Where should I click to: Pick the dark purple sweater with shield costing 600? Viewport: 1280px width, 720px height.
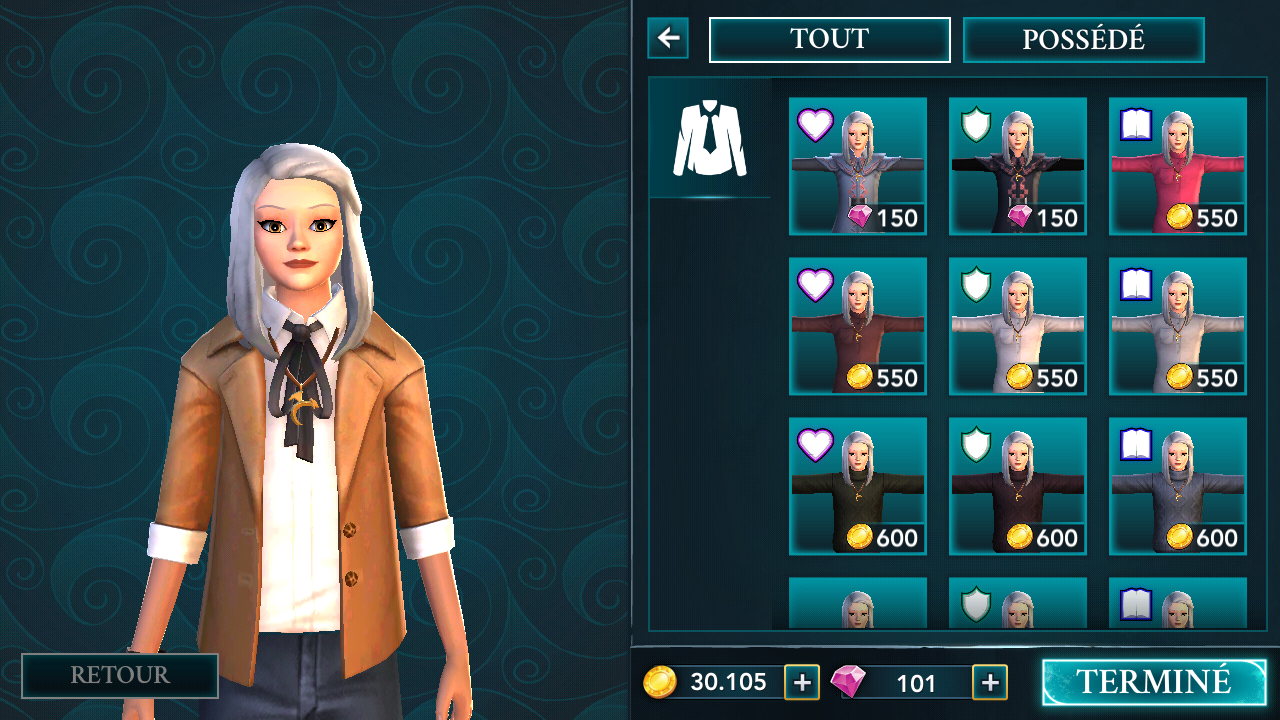[x=1017, y=486]
